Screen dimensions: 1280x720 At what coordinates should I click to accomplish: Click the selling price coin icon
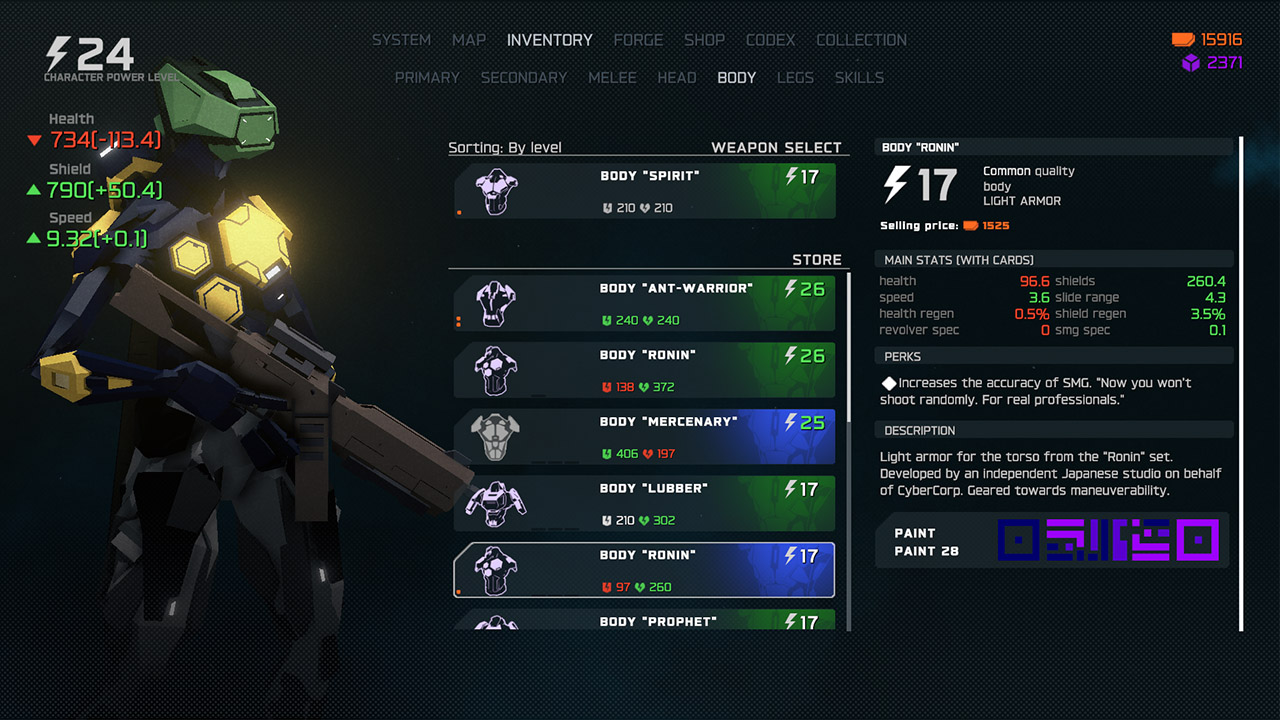[971, 225]
